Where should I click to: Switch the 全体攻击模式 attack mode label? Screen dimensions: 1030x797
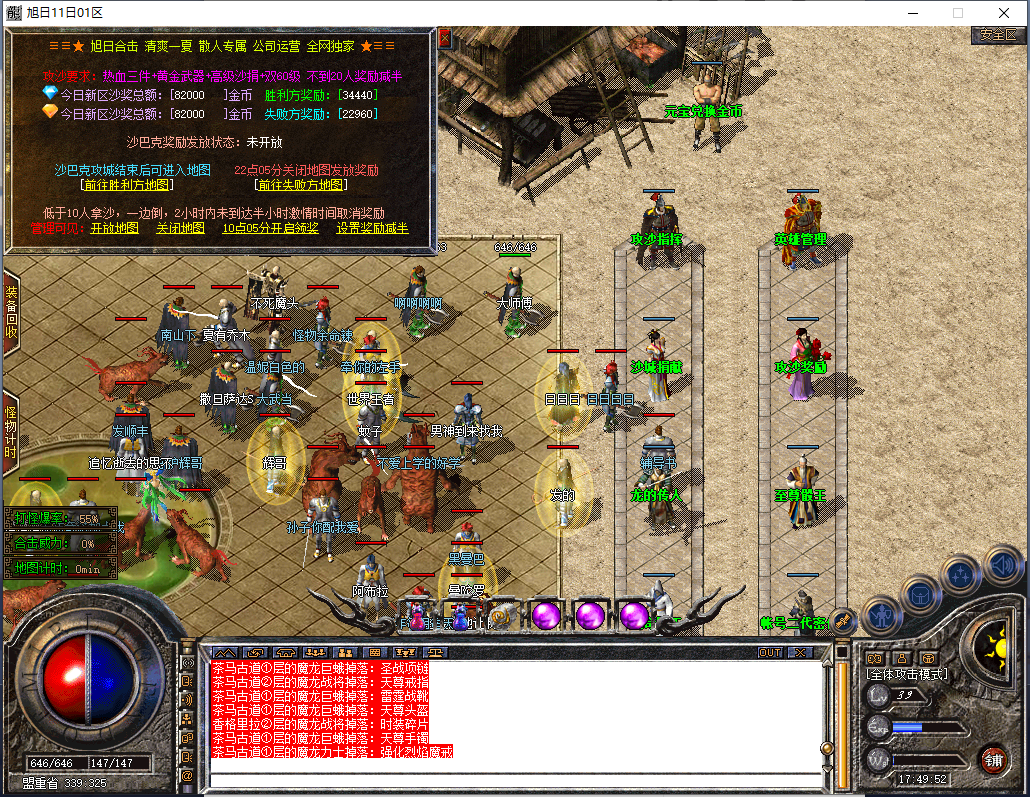[907, 674]
